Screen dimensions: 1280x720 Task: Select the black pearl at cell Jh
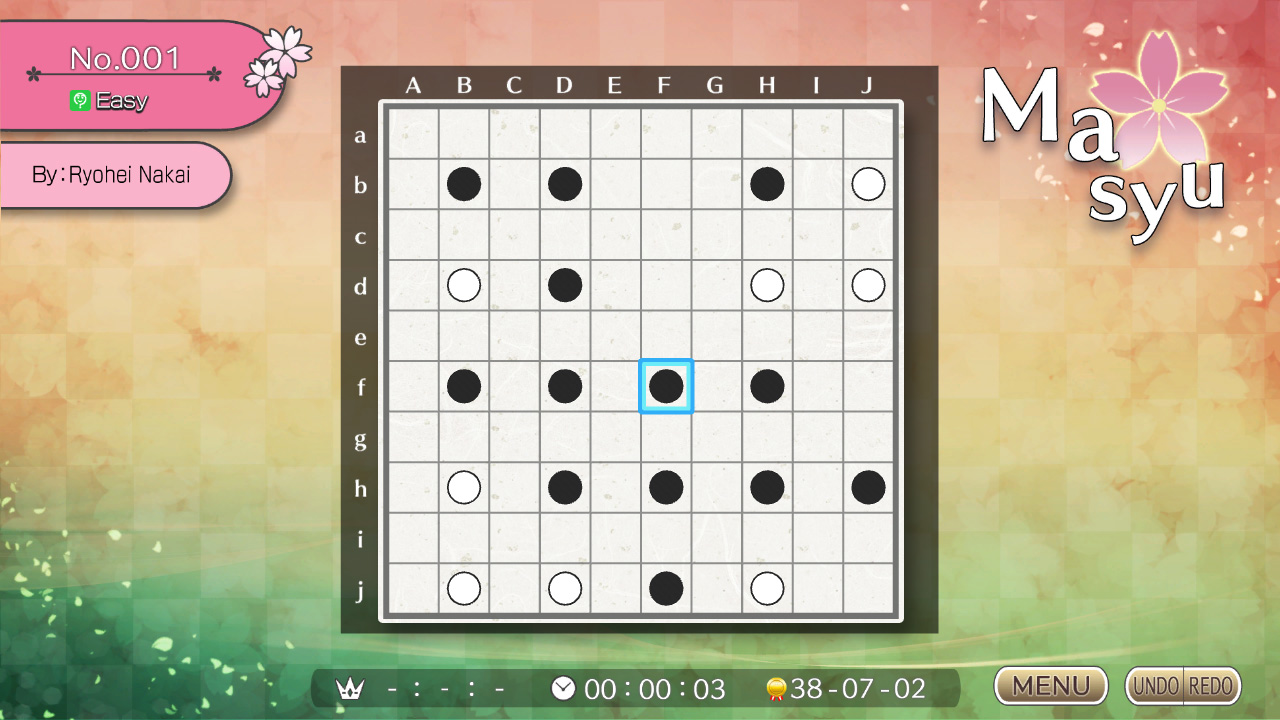pyautogui.click(x=868, y=487)
